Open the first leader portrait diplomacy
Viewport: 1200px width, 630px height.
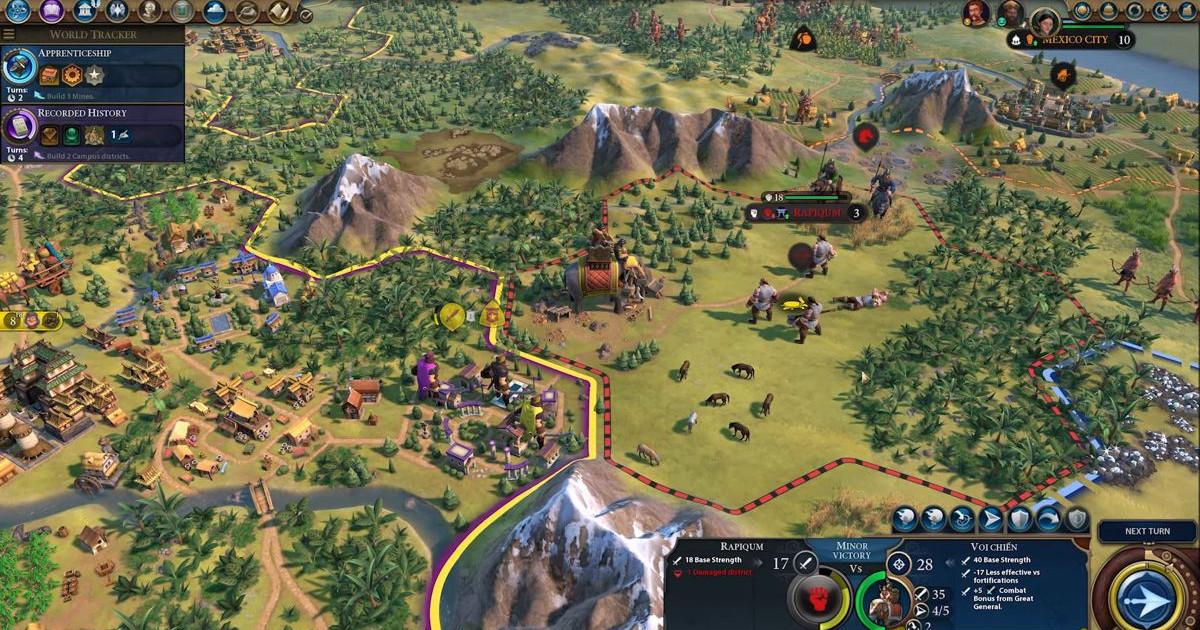976,13
